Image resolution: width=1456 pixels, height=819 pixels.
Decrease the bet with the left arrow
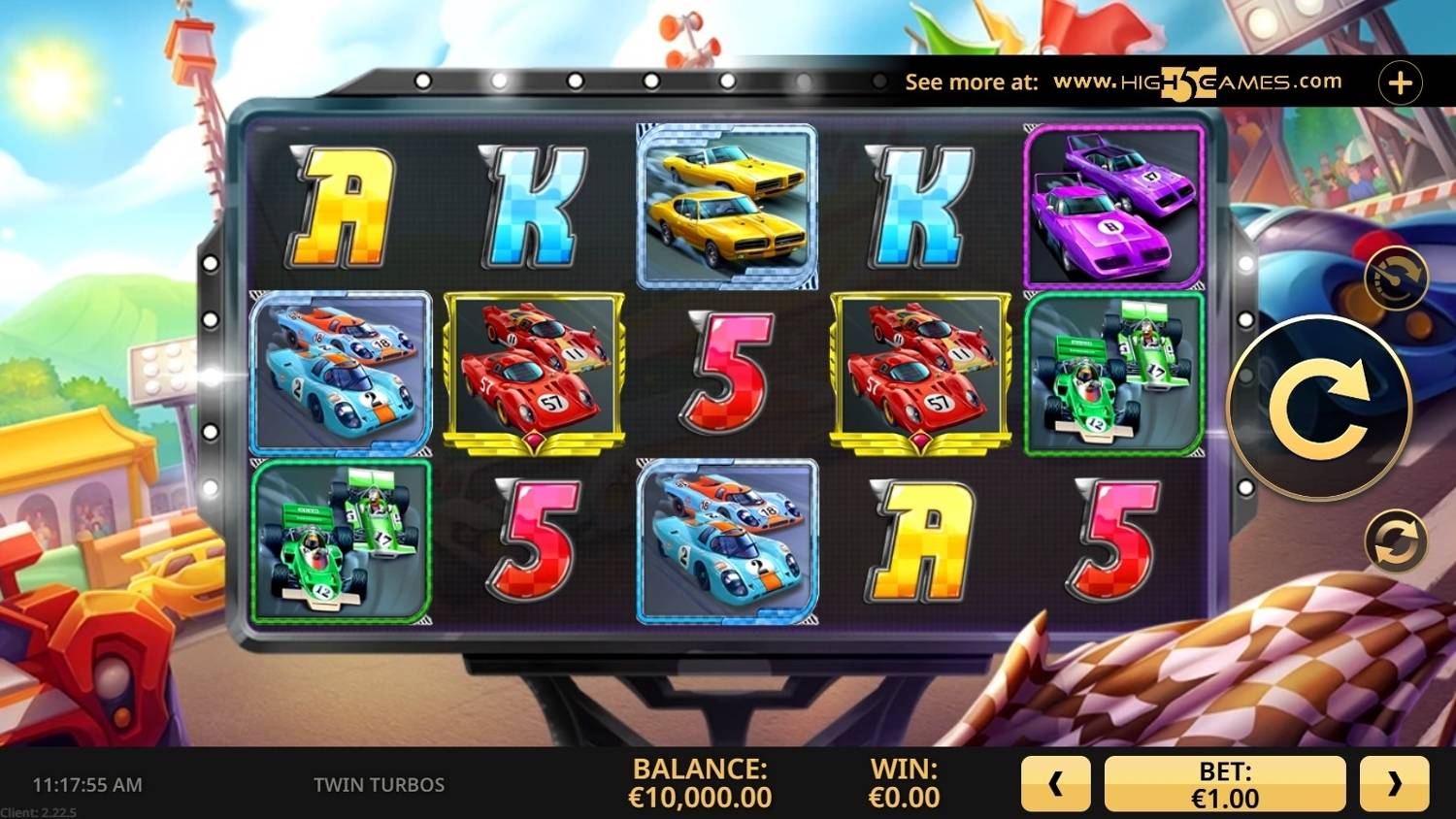[x=1055, y=784]
